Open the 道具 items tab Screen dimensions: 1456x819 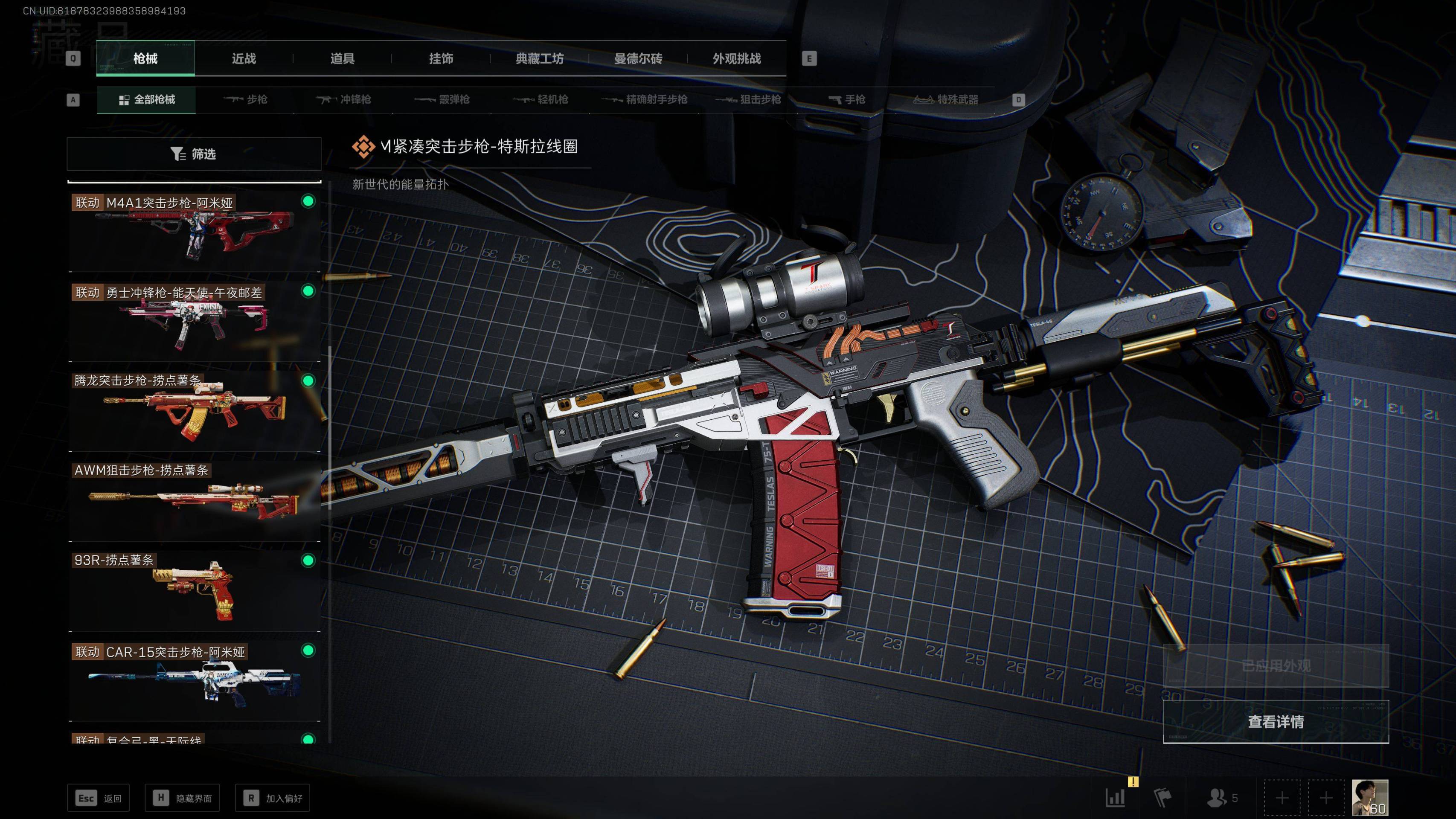click(x=342, y=59)
